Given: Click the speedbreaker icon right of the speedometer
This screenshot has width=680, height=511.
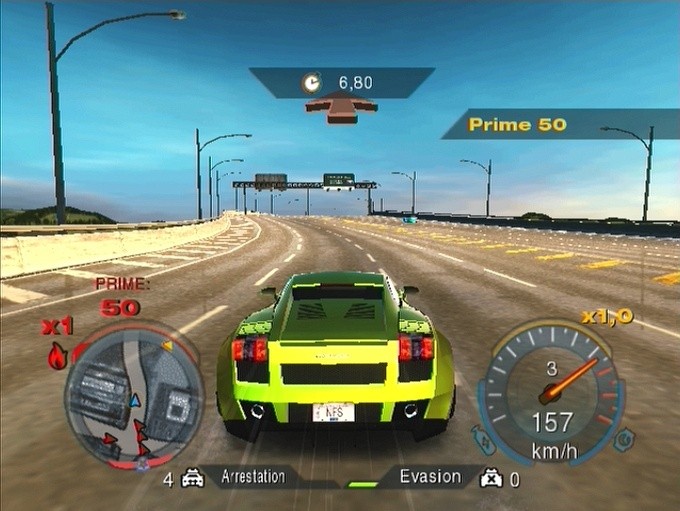Looking at the screenshot, I should point(625,437).
